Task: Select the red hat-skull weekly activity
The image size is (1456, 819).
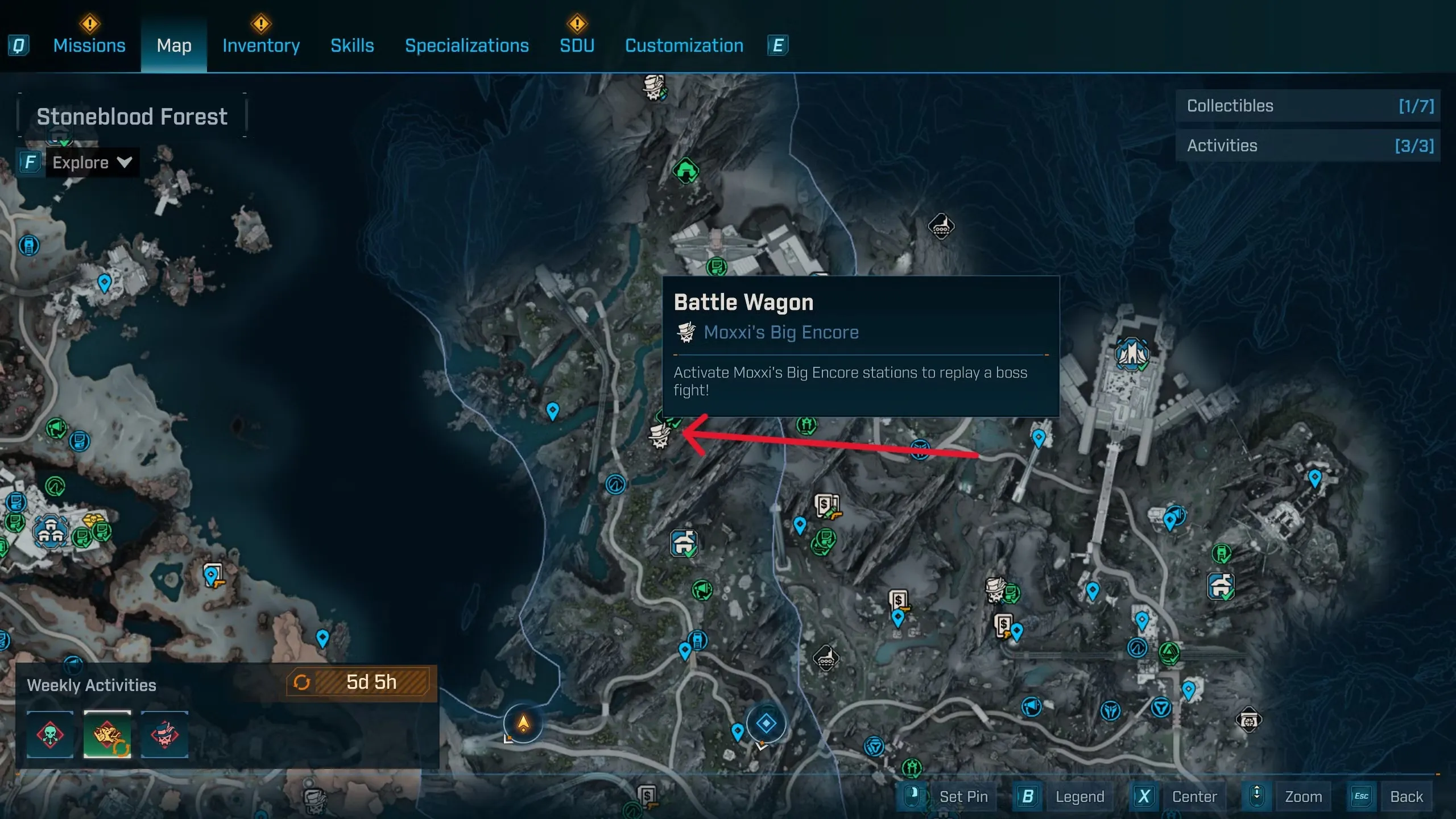Action: (164, 734)
